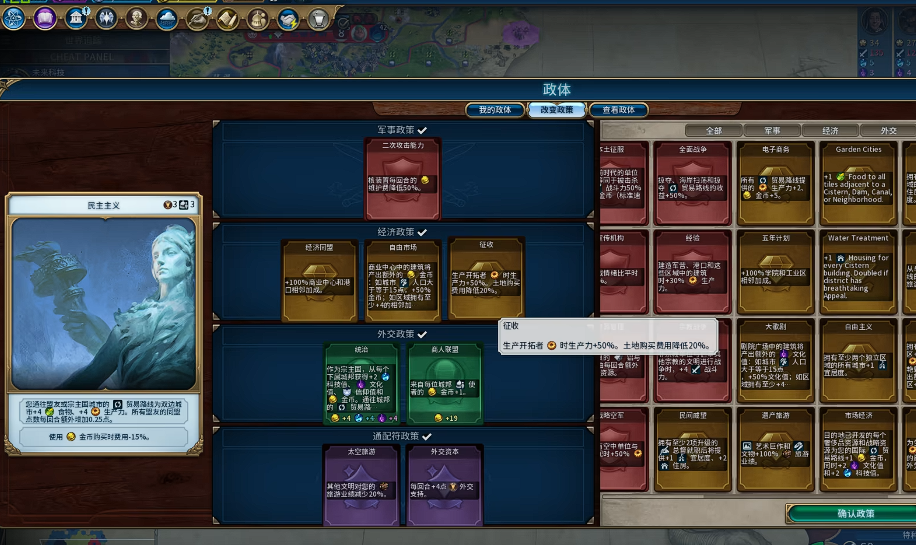
Task: Filter policy cards by 军事
Action: point(772,131)
